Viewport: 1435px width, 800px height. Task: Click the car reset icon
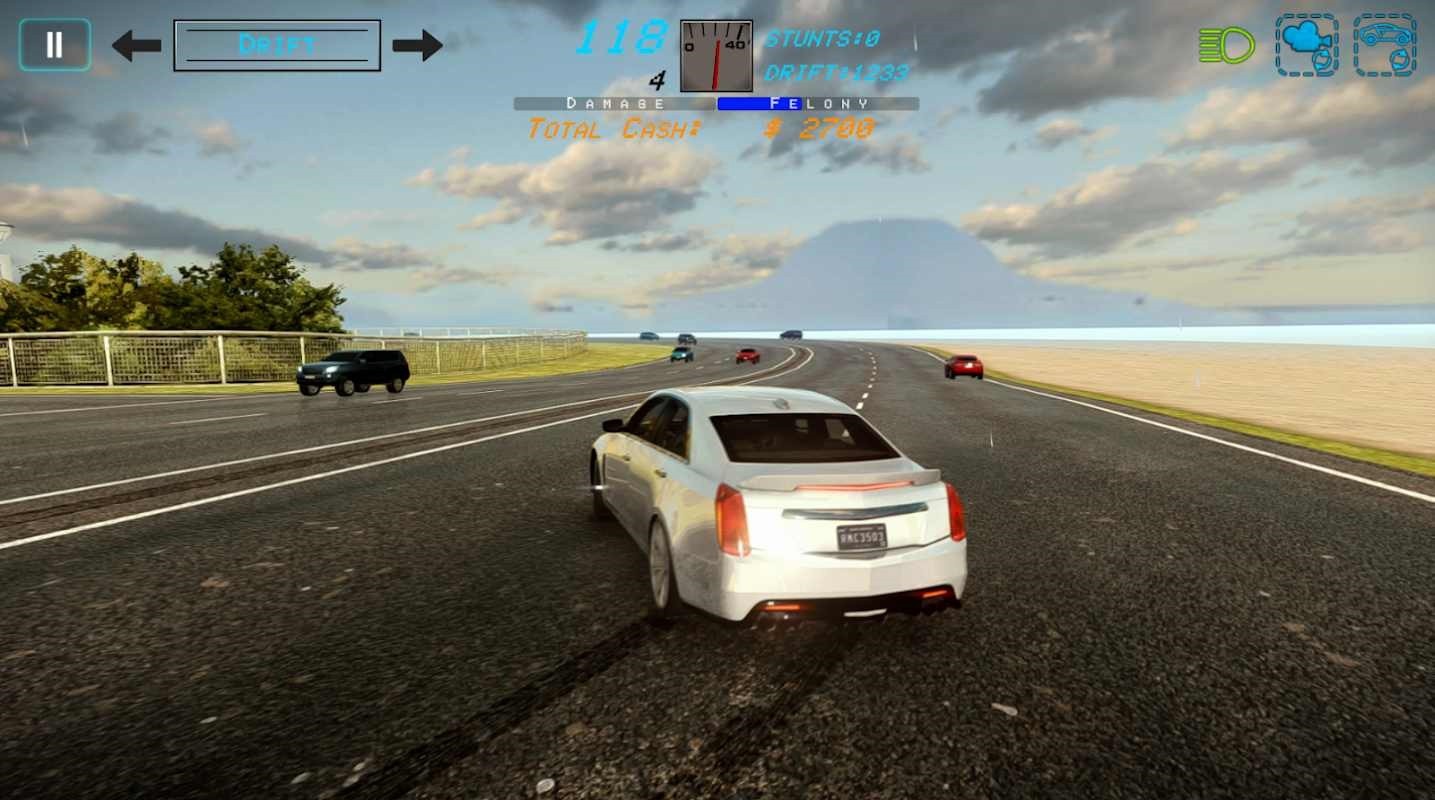pyautogui.click(x=1385, y=45)
